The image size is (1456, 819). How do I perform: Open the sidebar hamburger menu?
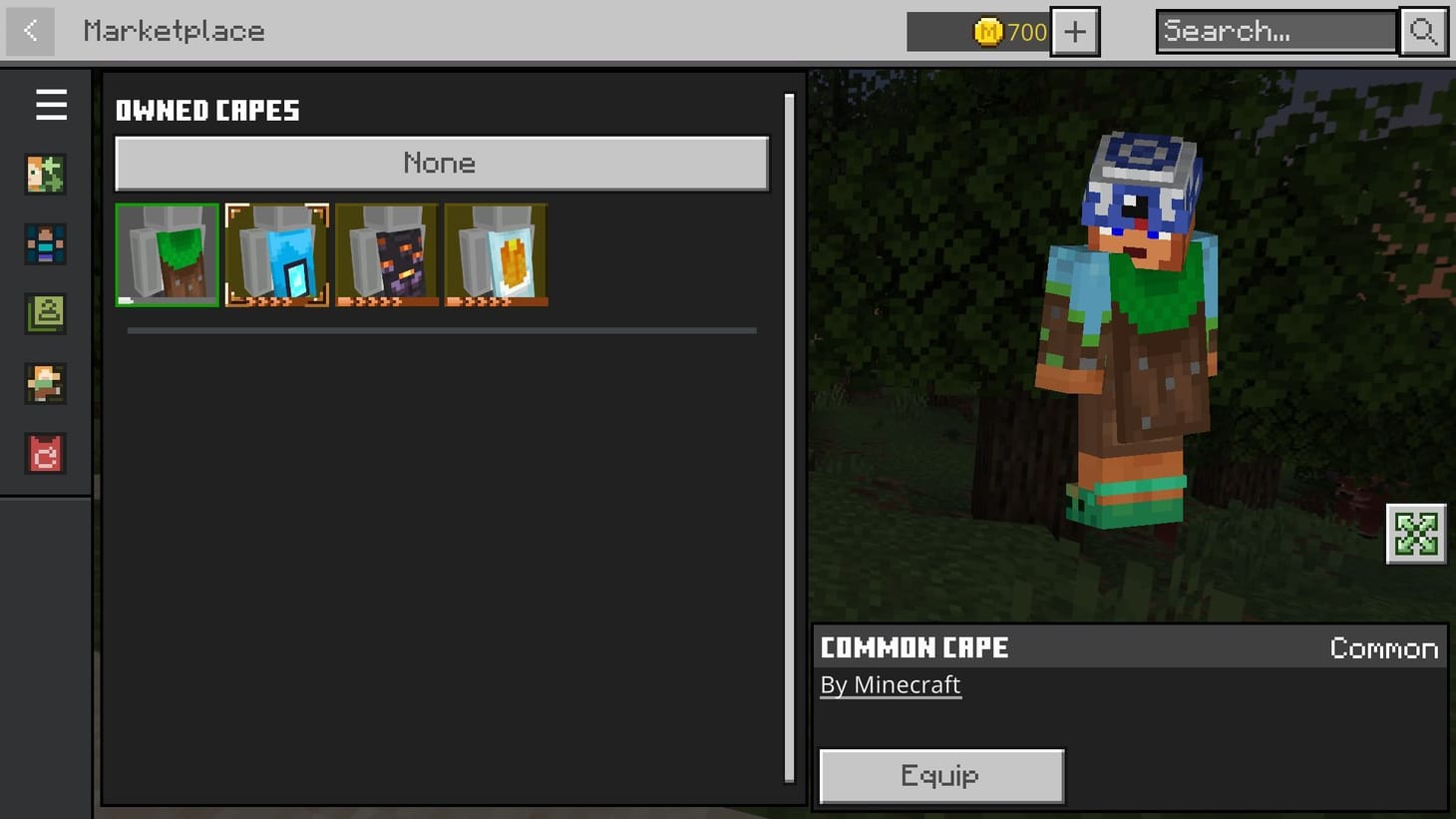[x=52, y=105]
